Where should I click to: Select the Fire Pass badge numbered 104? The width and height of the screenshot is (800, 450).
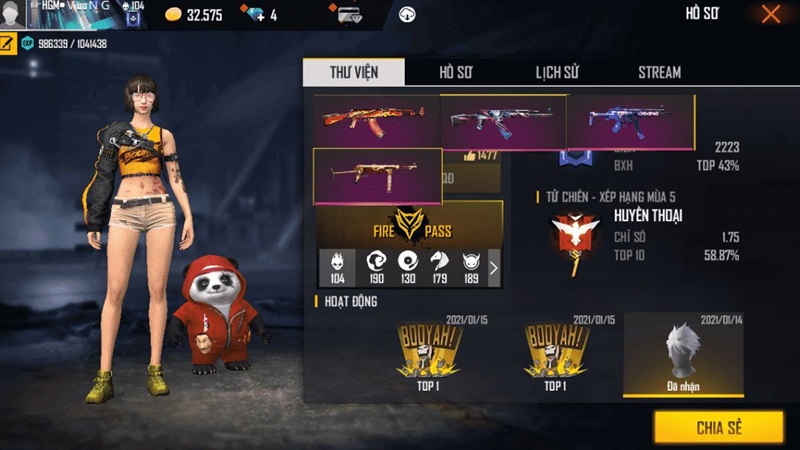pyautogui.click(x=337, y=267)
